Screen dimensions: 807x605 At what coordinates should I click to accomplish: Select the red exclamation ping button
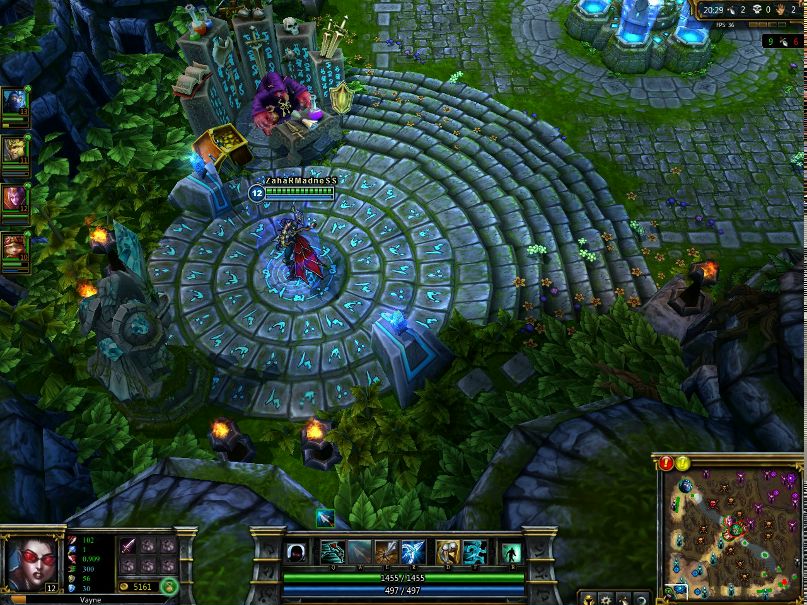pos(667,463)
